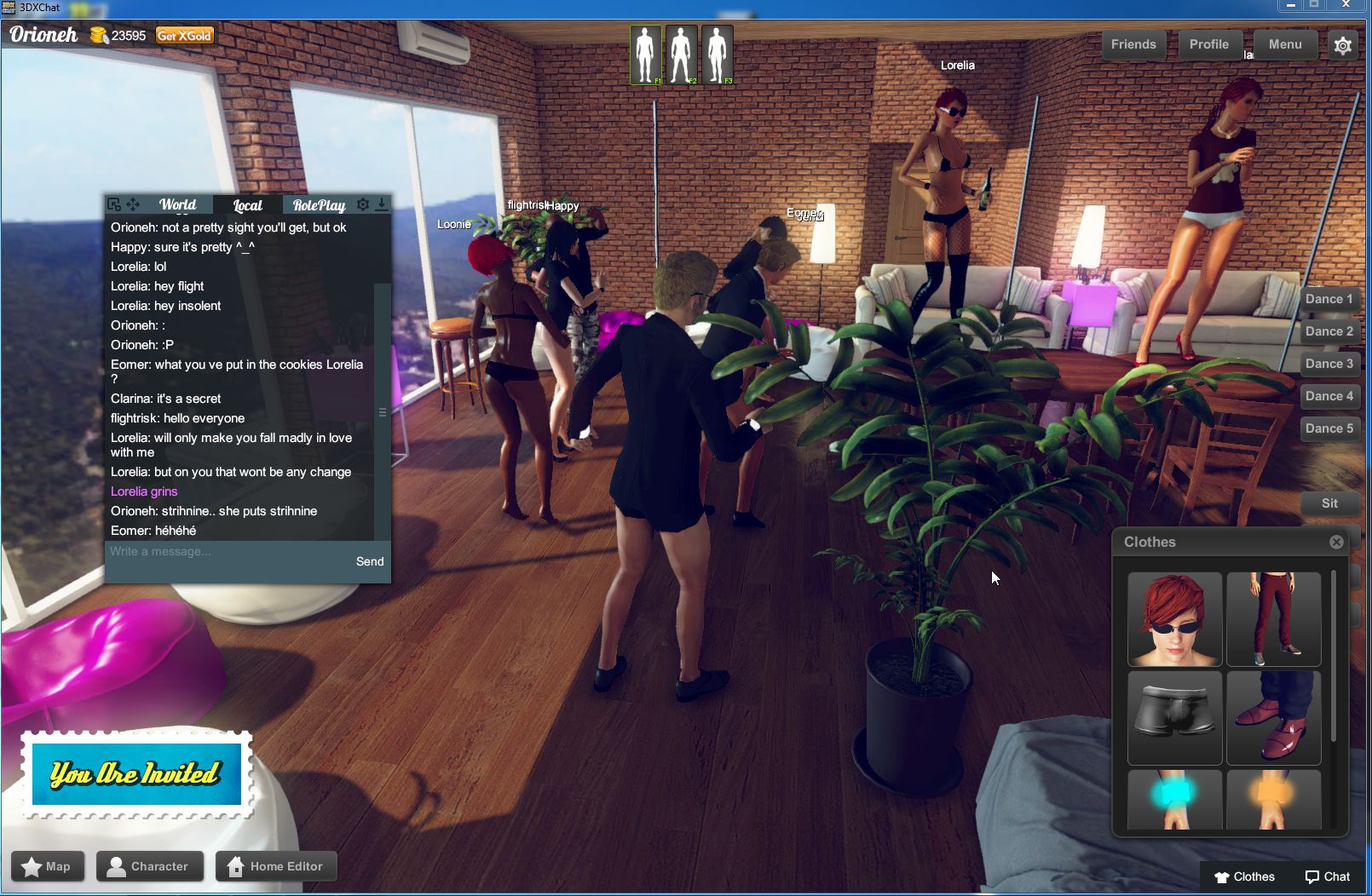The height and width of the screenshot is (896, 1372).
Task: Click the Dance 3 button
Action: point(1329,364)
